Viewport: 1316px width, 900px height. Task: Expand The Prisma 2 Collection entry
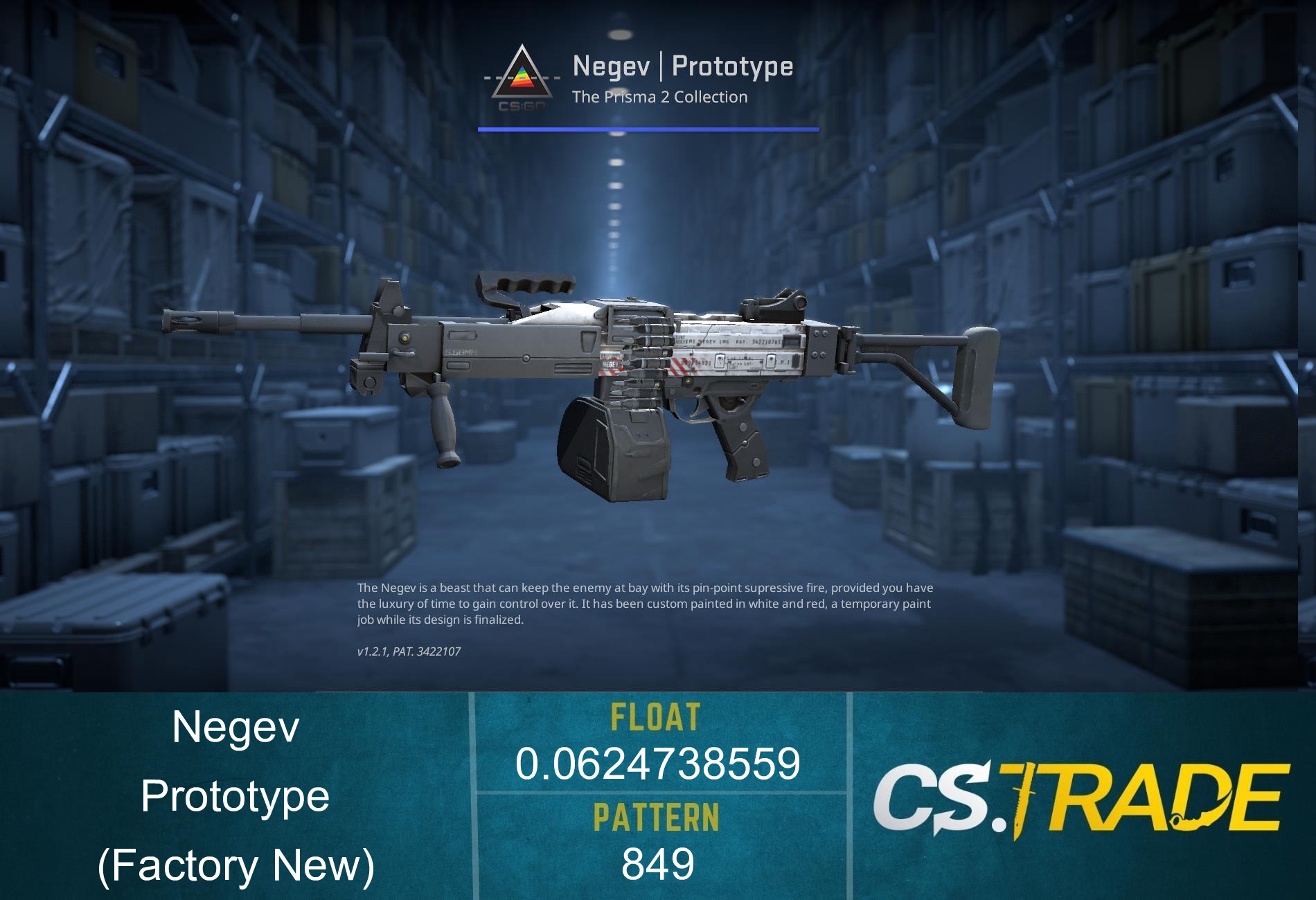coord(659,97)
